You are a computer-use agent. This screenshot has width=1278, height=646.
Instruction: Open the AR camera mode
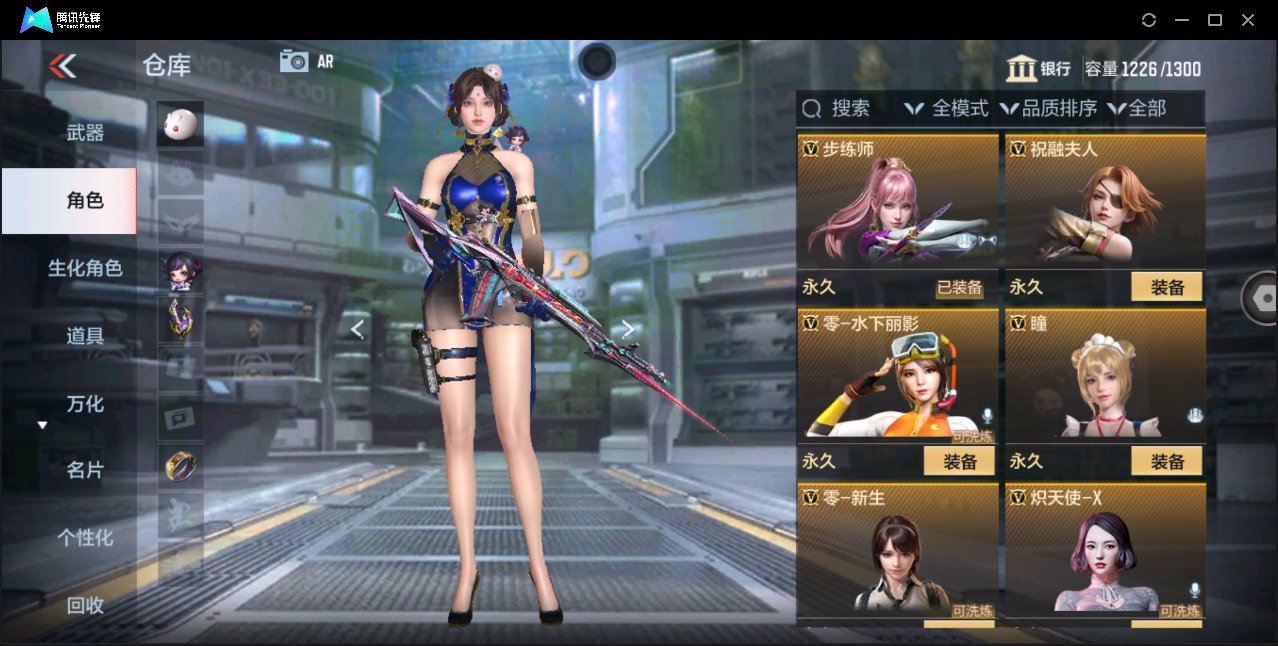pyautogui.click(x=306, y=61)
